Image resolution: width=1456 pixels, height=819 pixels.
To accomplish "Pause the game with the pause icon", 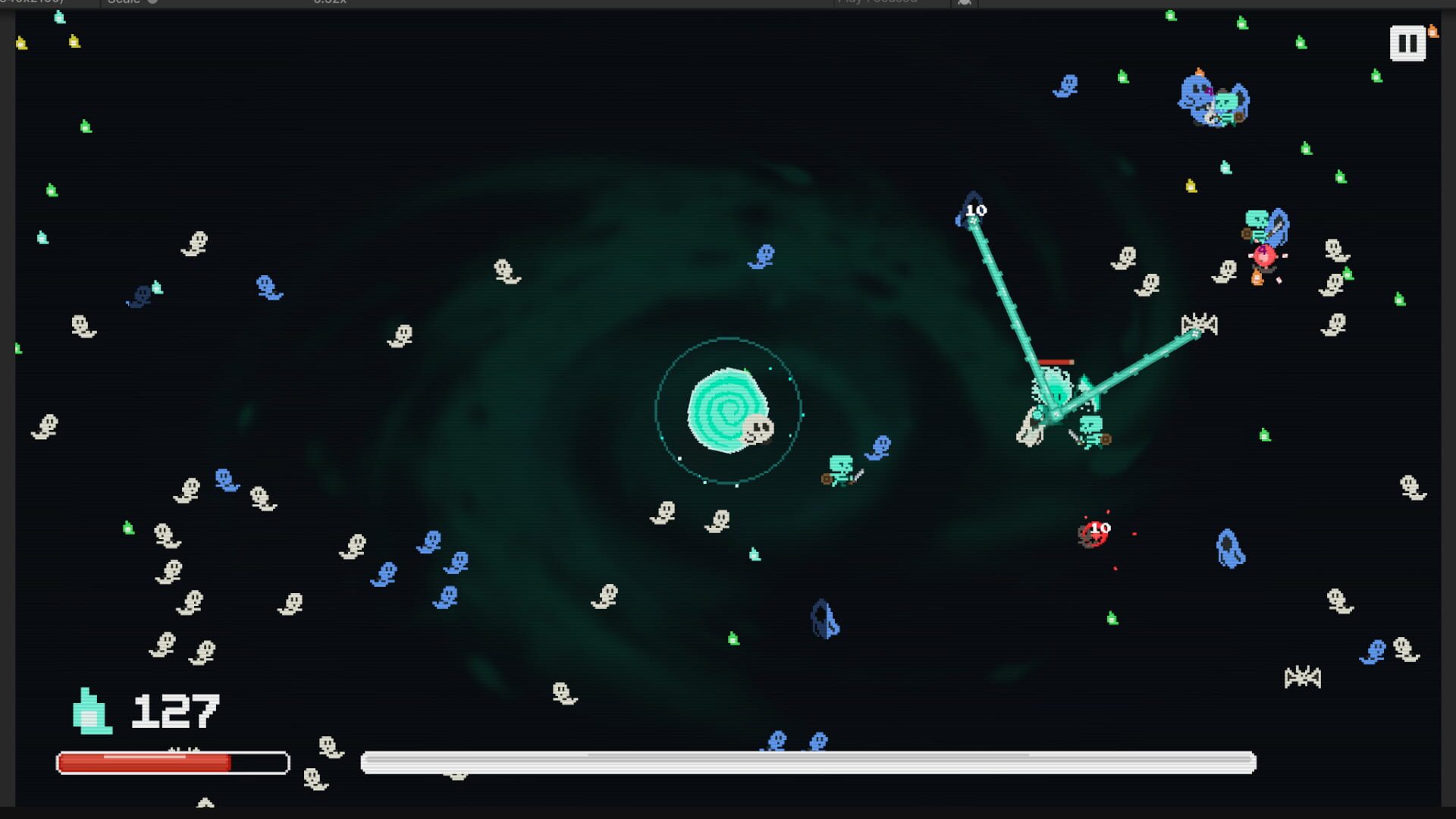I will coord(1408,42).
